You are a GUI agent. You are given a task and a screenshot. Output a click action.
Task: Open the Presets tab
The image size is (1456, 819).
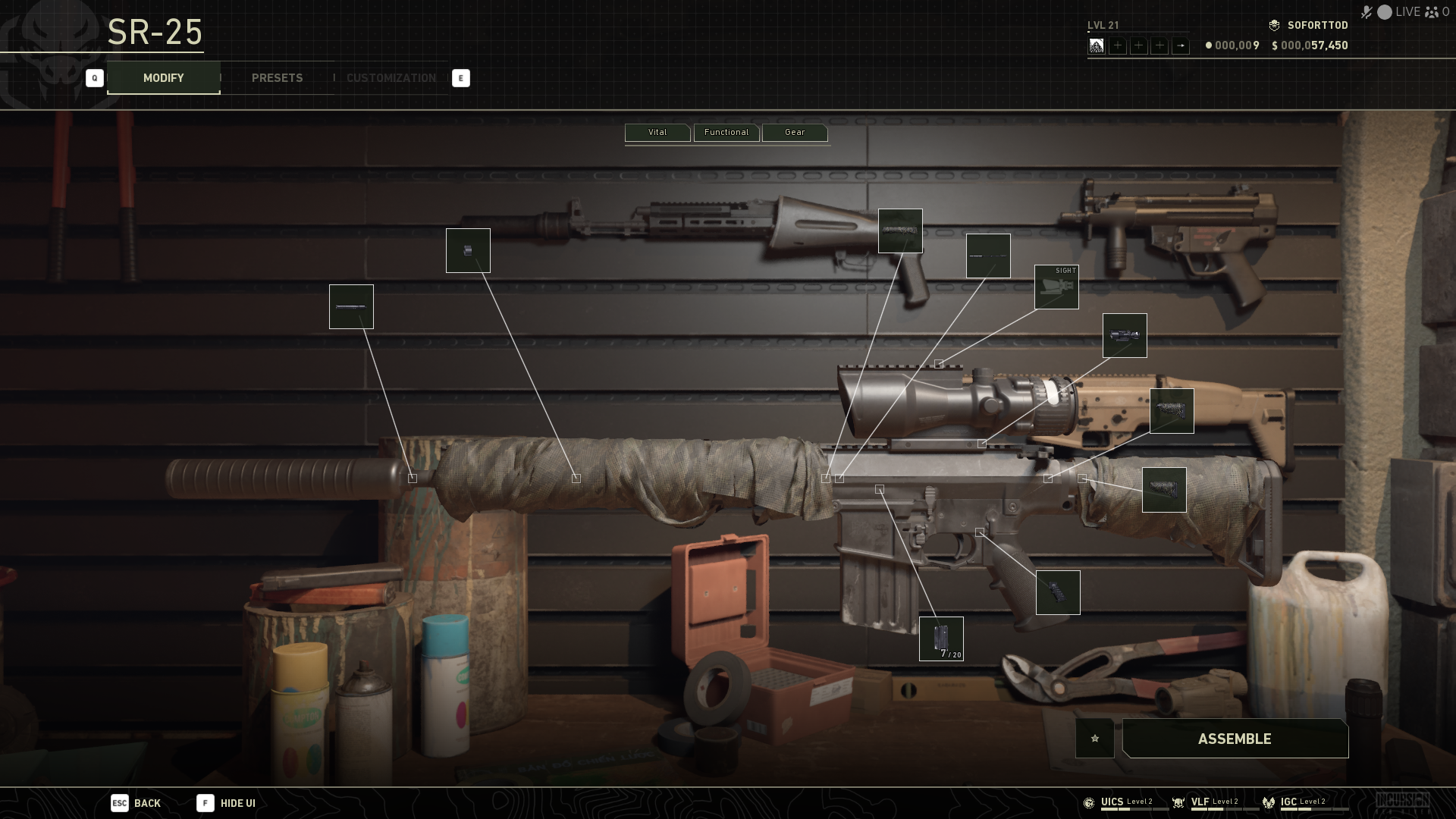[x=277, y=78]
